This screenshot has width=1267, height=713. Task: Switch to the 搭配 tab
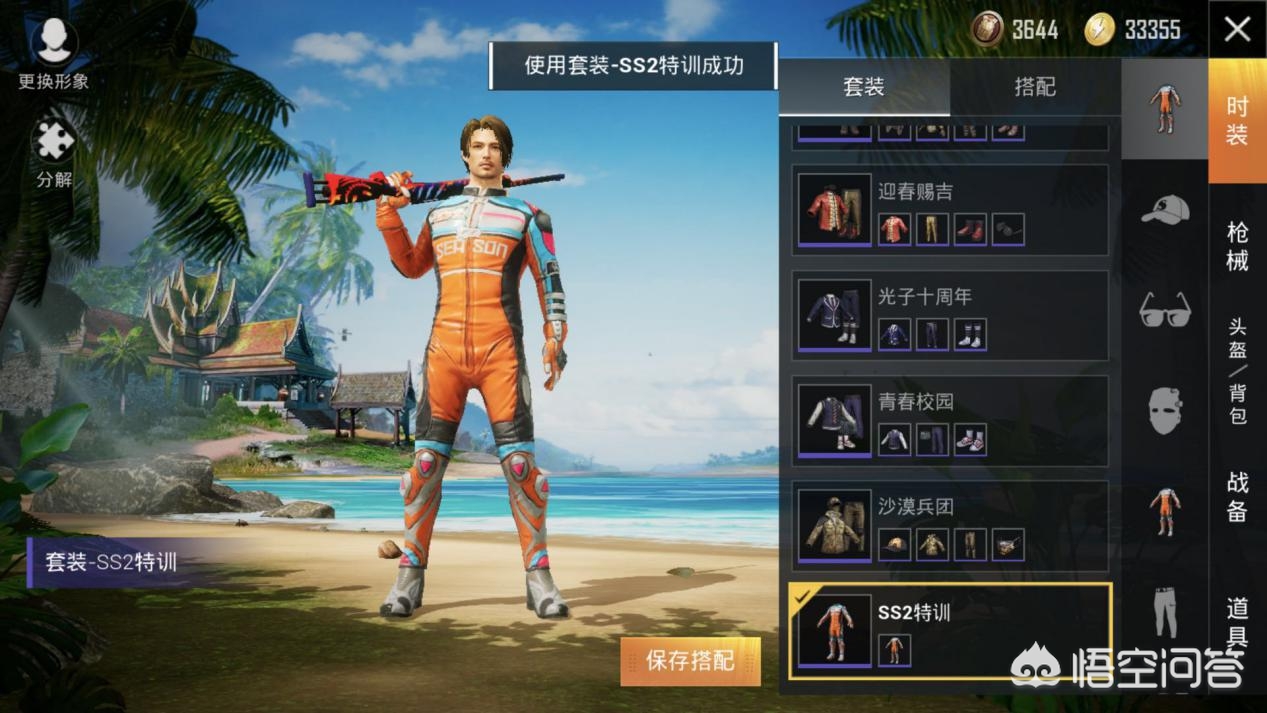(1035, 87)
